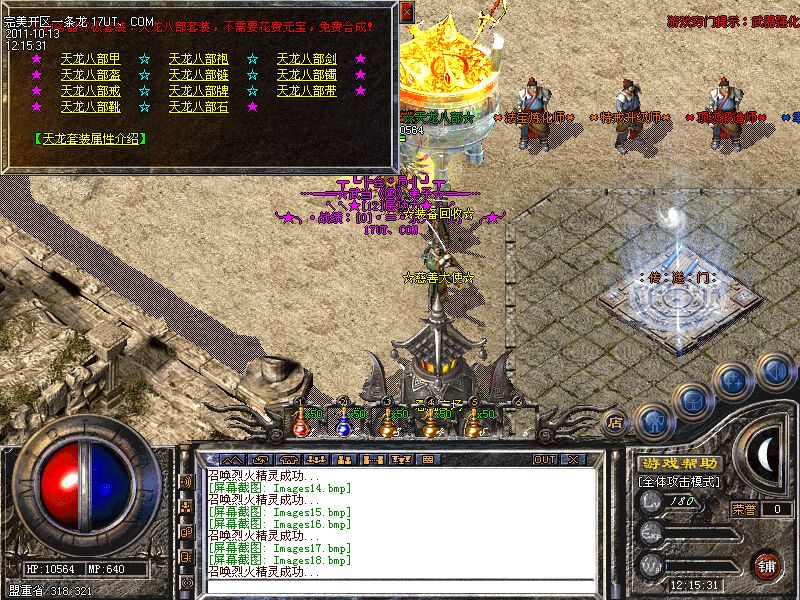
Task: Select the 天龙八部靴 boots link
Action: click(x=90, y=107)
